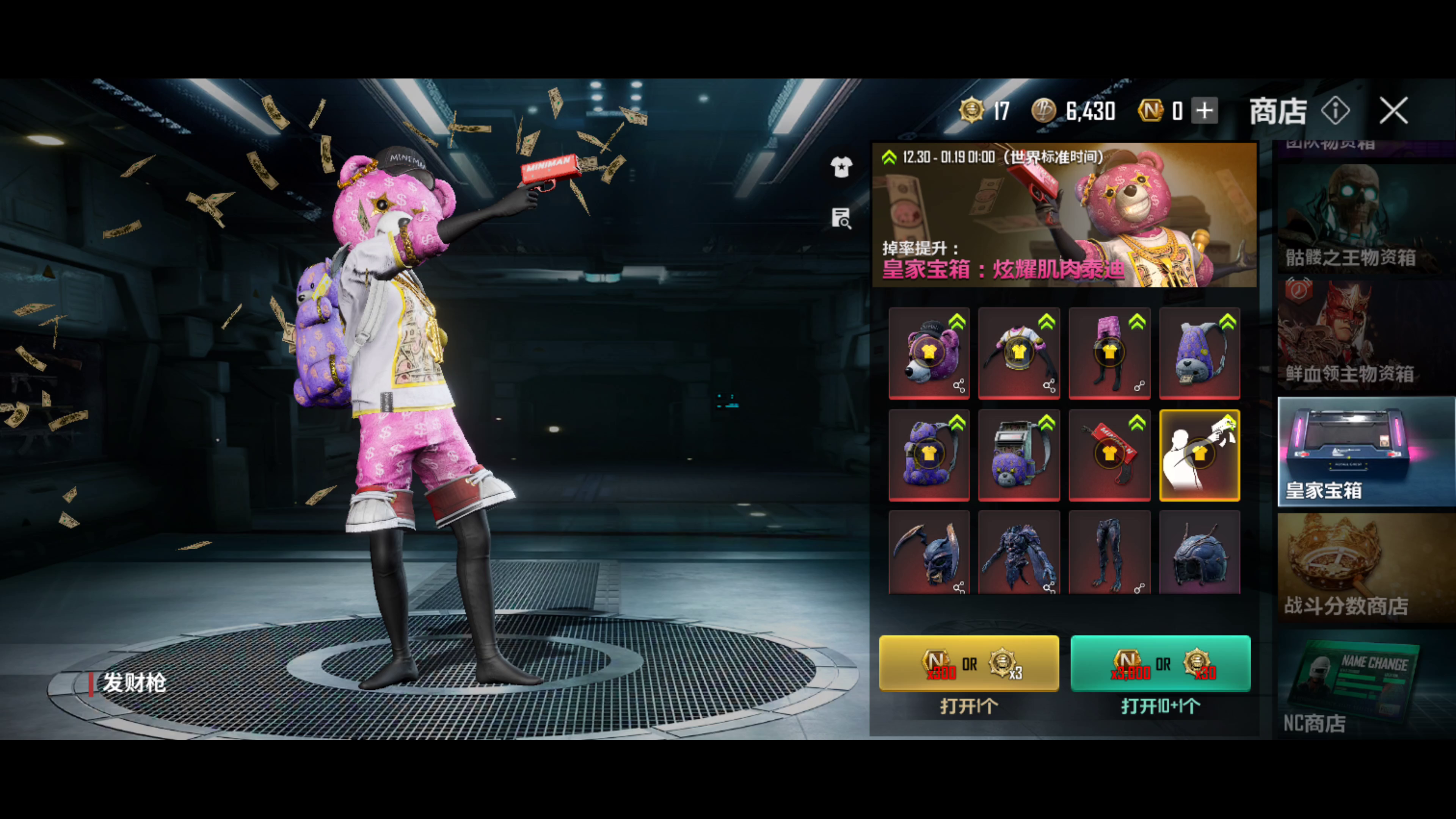Open the shop info icon
This screenshot has width=1456, height=819.
point(1335,110)
